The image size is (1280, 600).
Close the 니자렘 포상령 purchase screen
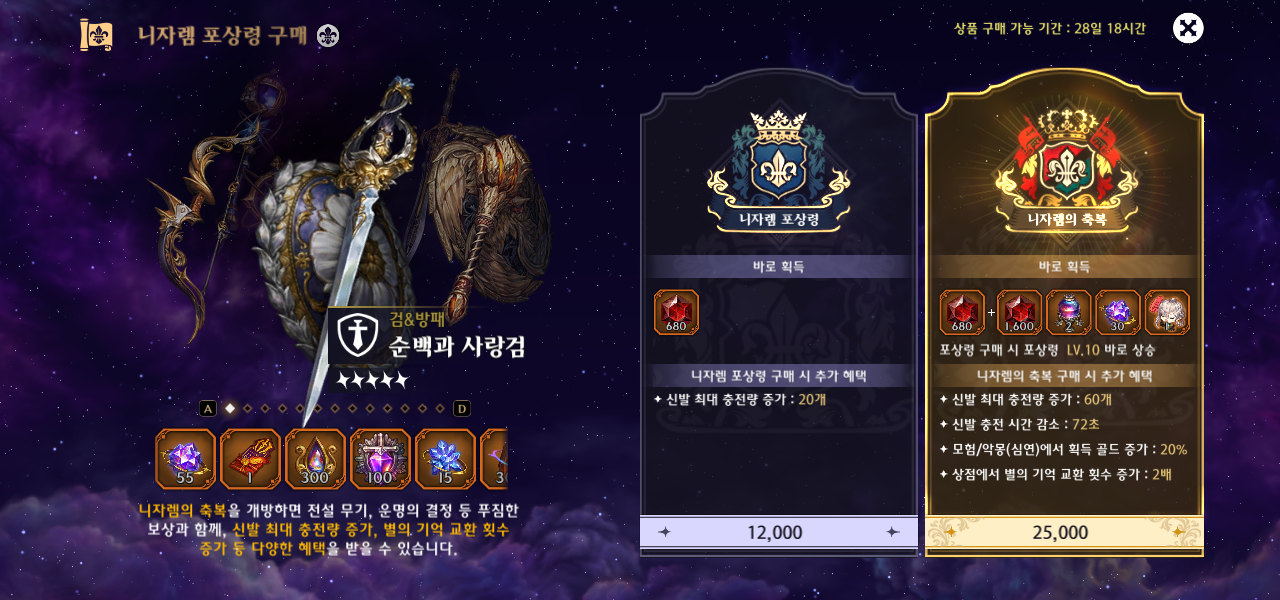(1187, 28)
